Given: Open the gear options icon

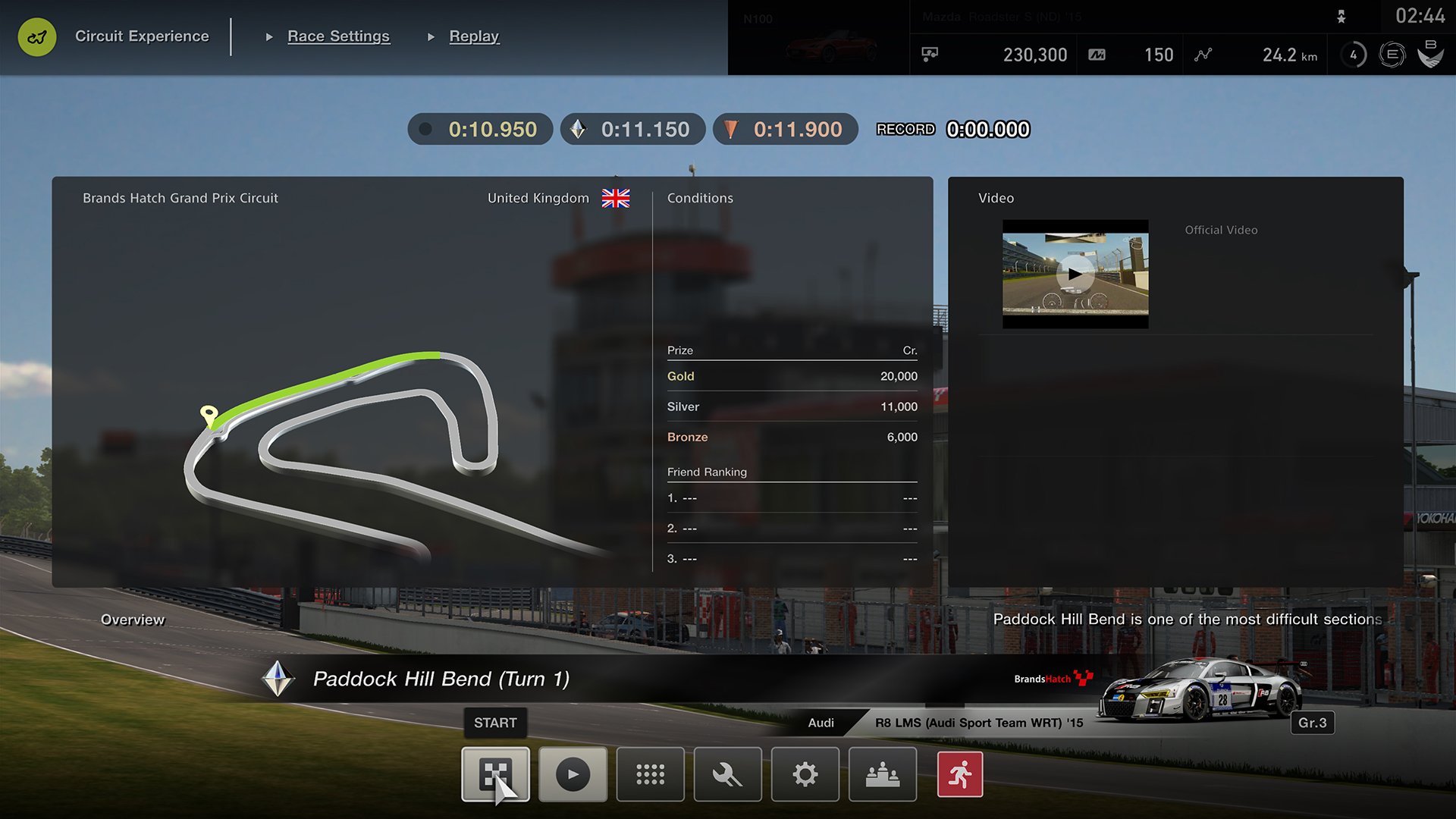Looking at the screenshot, I should (x=805, y=774).
